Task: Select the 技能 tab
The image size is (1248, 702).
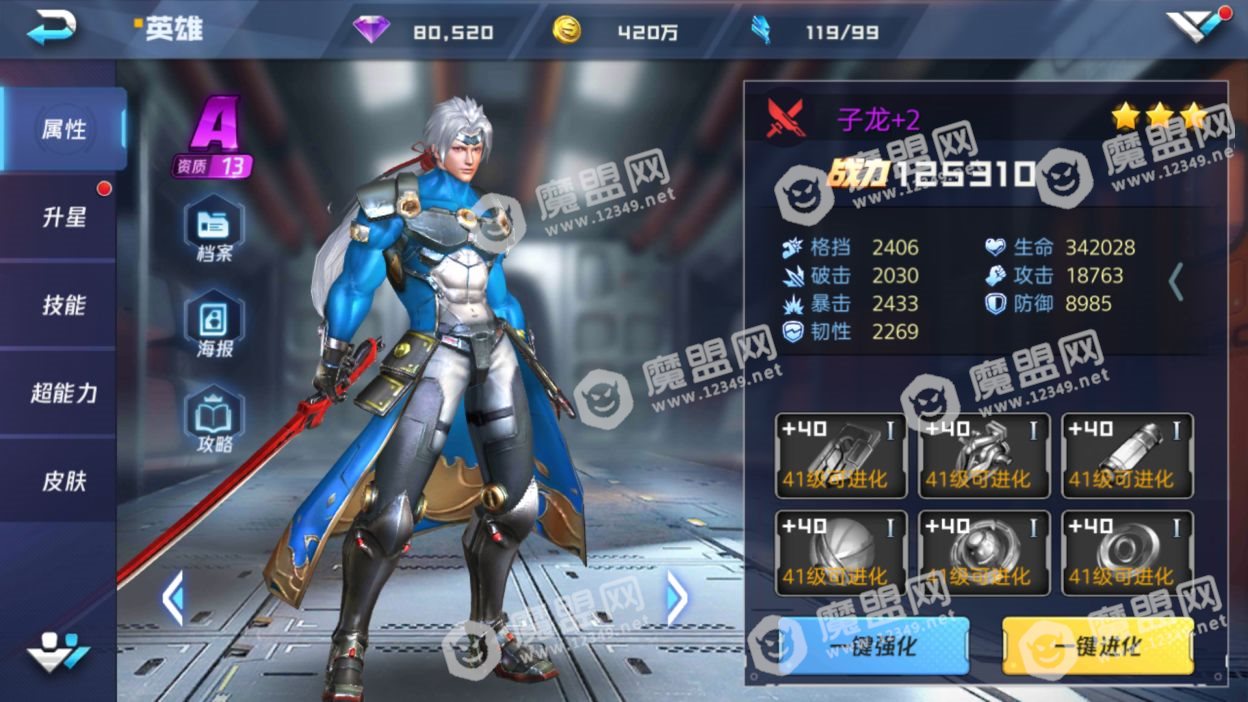Action: [x=63, y=305]
